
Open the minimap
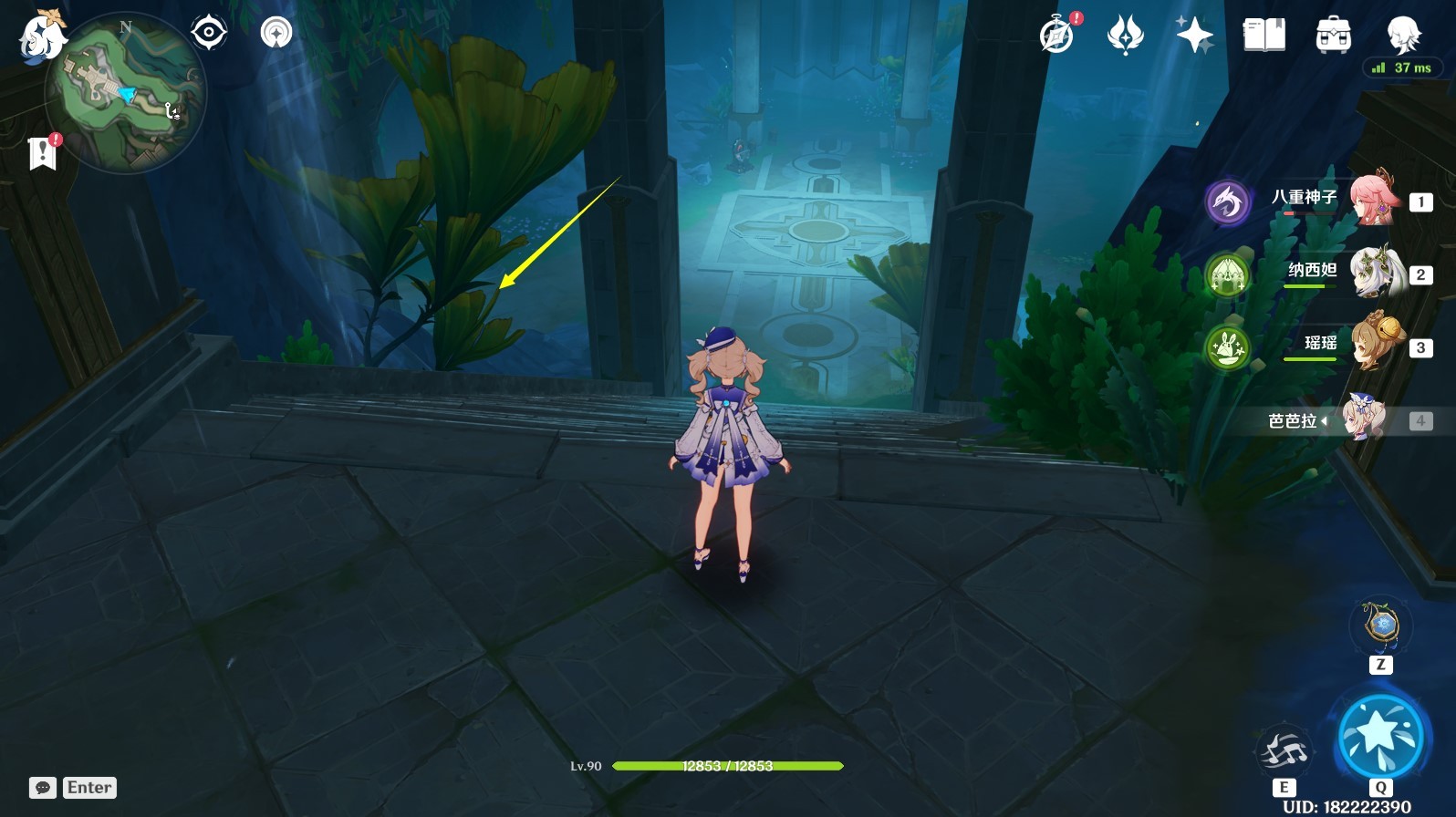coord(128,93)
